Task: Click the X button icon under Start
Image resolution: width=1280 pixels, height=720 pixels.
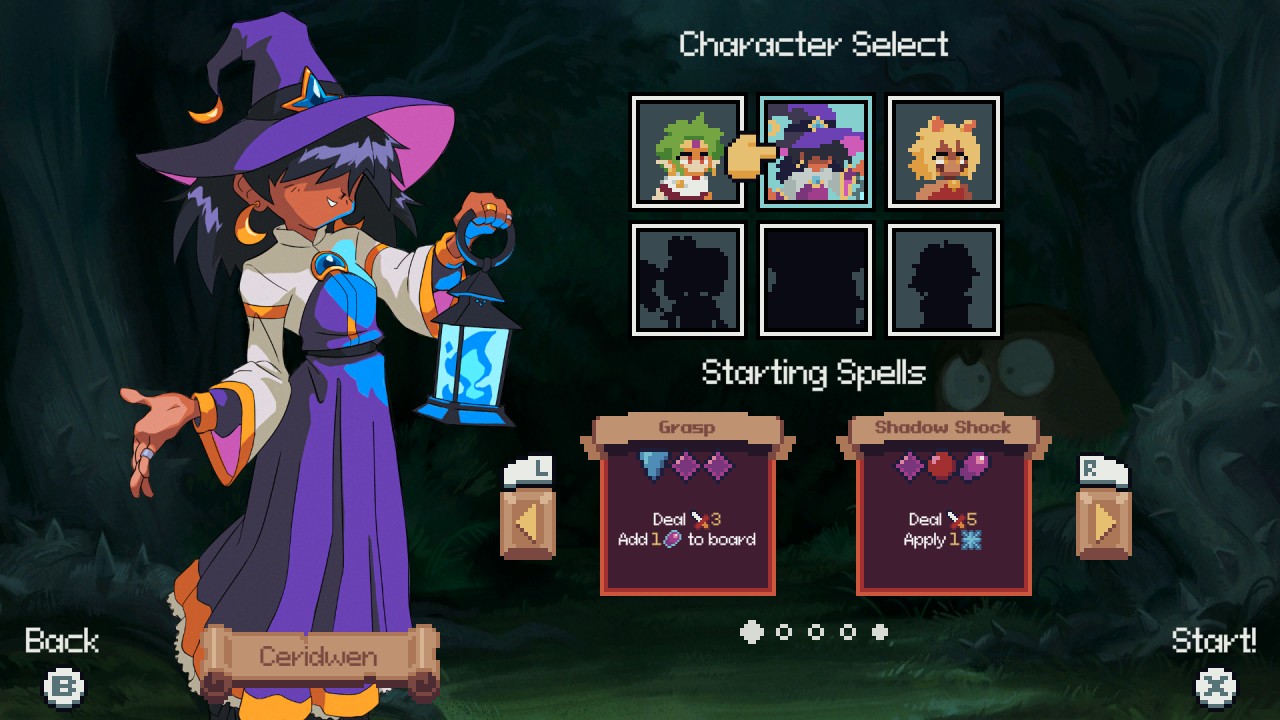Action: [1215, 687]
